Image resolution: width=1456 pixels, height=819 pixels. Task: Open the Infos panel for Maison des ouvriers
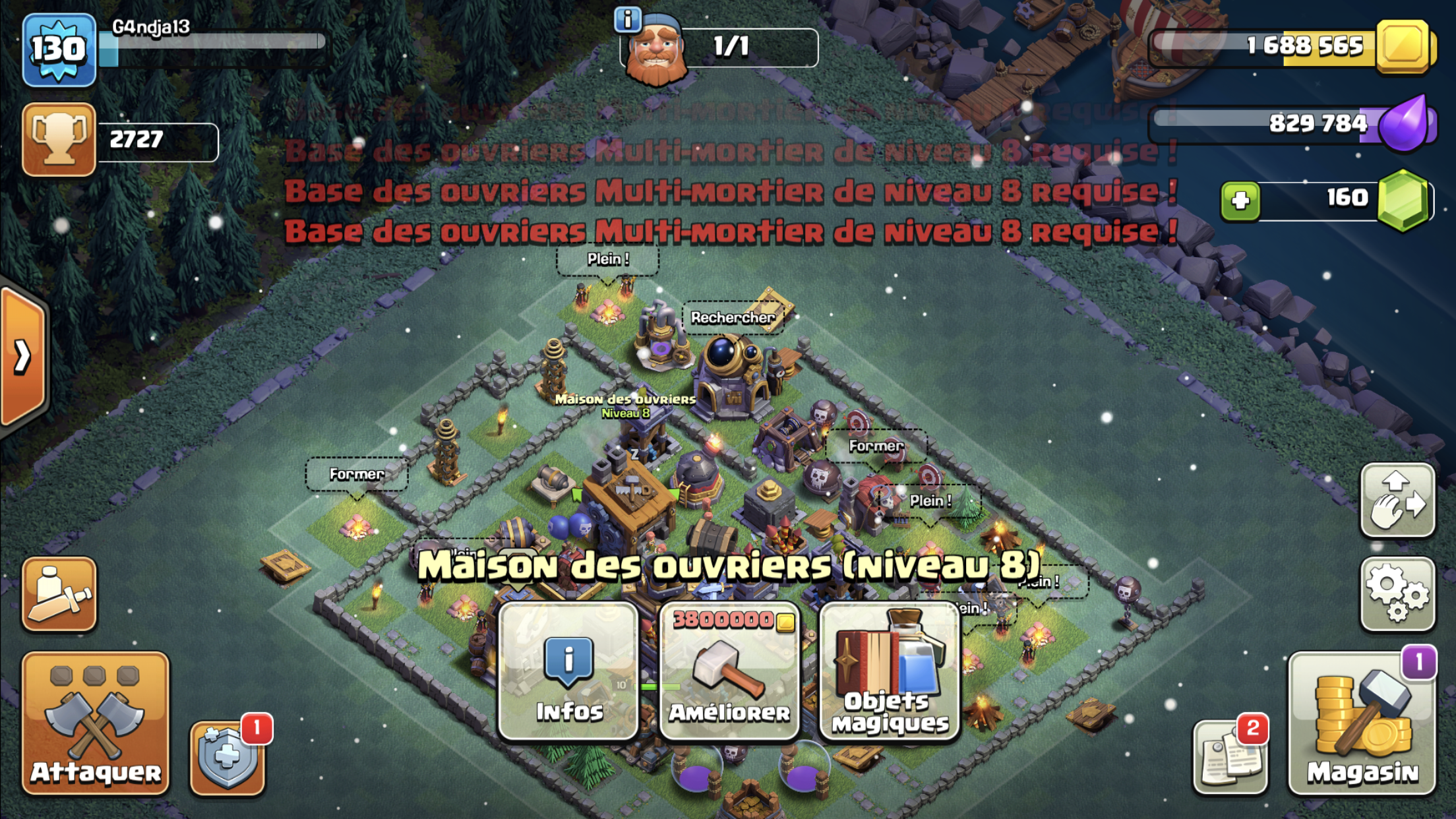[x=568, y=671]
